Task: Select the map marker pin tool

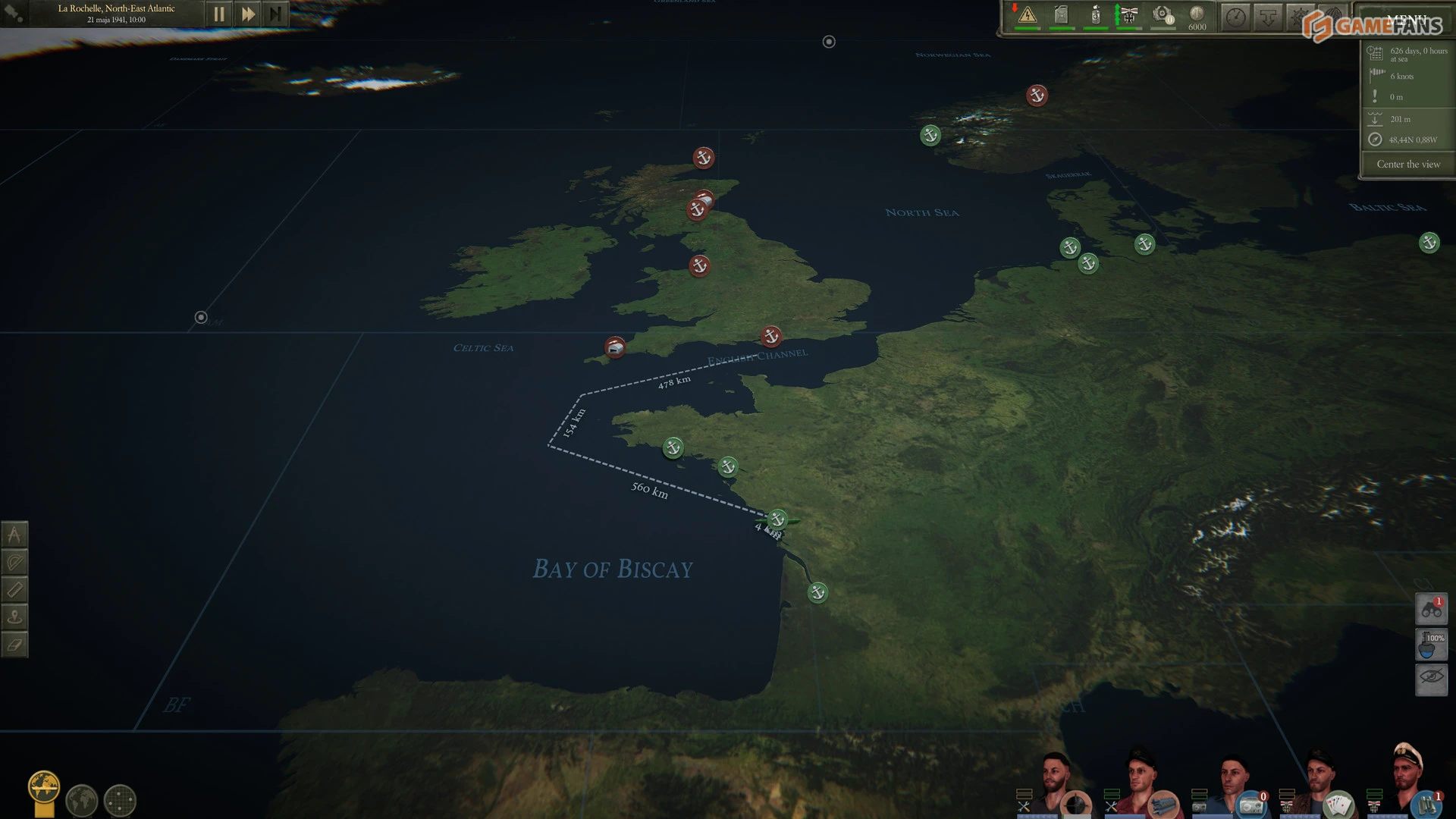Action: (14, 617)
